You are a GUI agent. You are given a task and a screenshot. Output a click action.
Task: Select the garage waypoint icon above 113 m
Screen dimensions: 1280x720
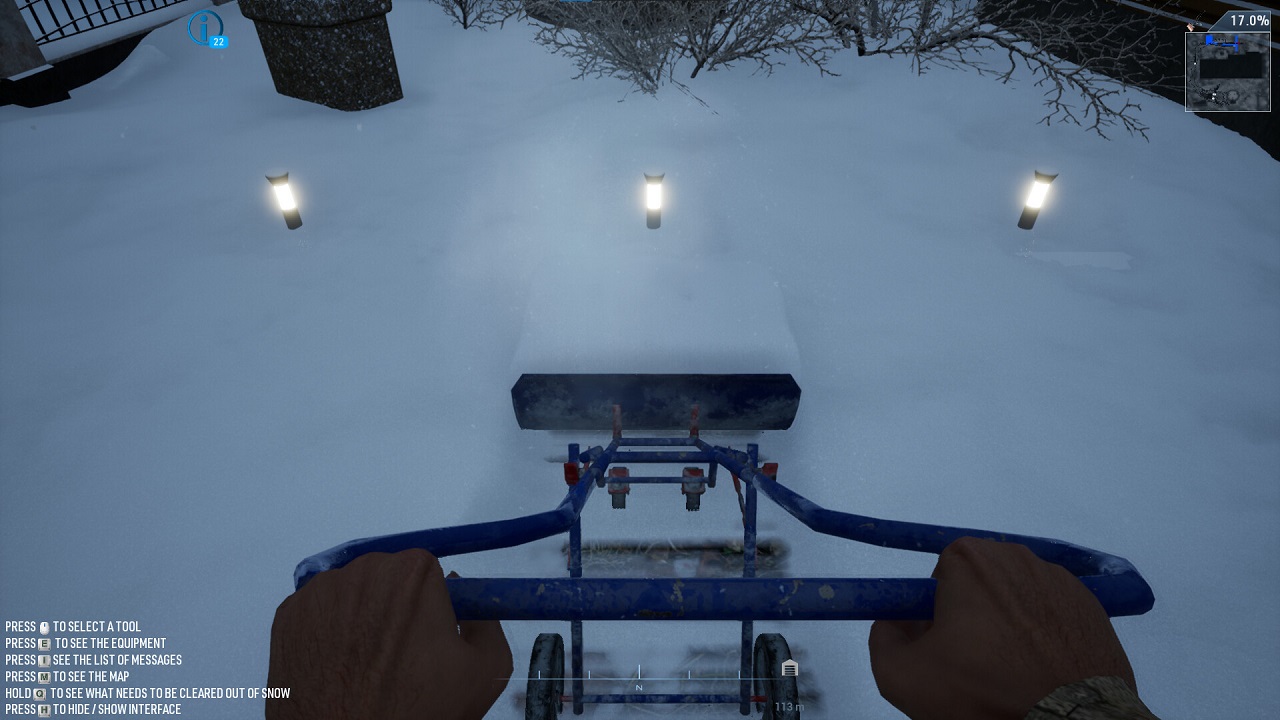click(x=790, y=666)
